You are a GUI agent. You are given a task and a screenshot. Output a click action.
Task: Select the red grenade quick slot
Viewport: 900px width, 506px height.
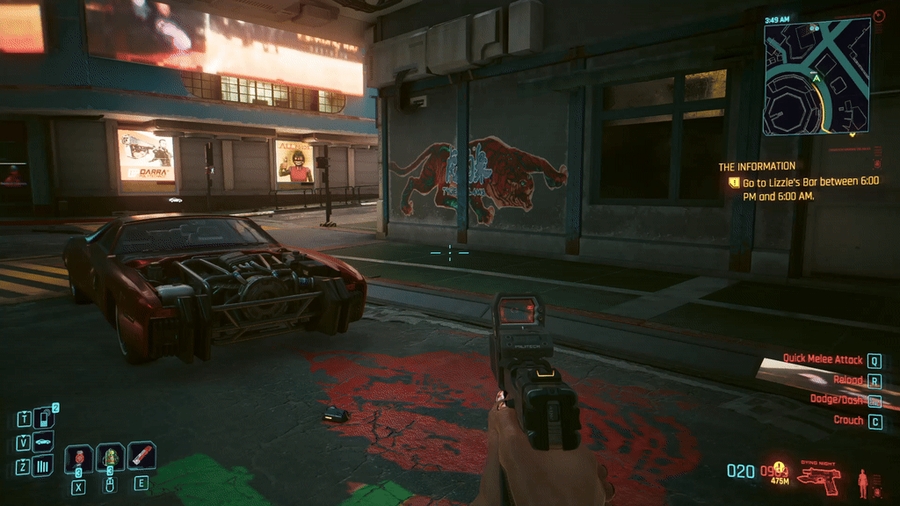pos(78,458)
